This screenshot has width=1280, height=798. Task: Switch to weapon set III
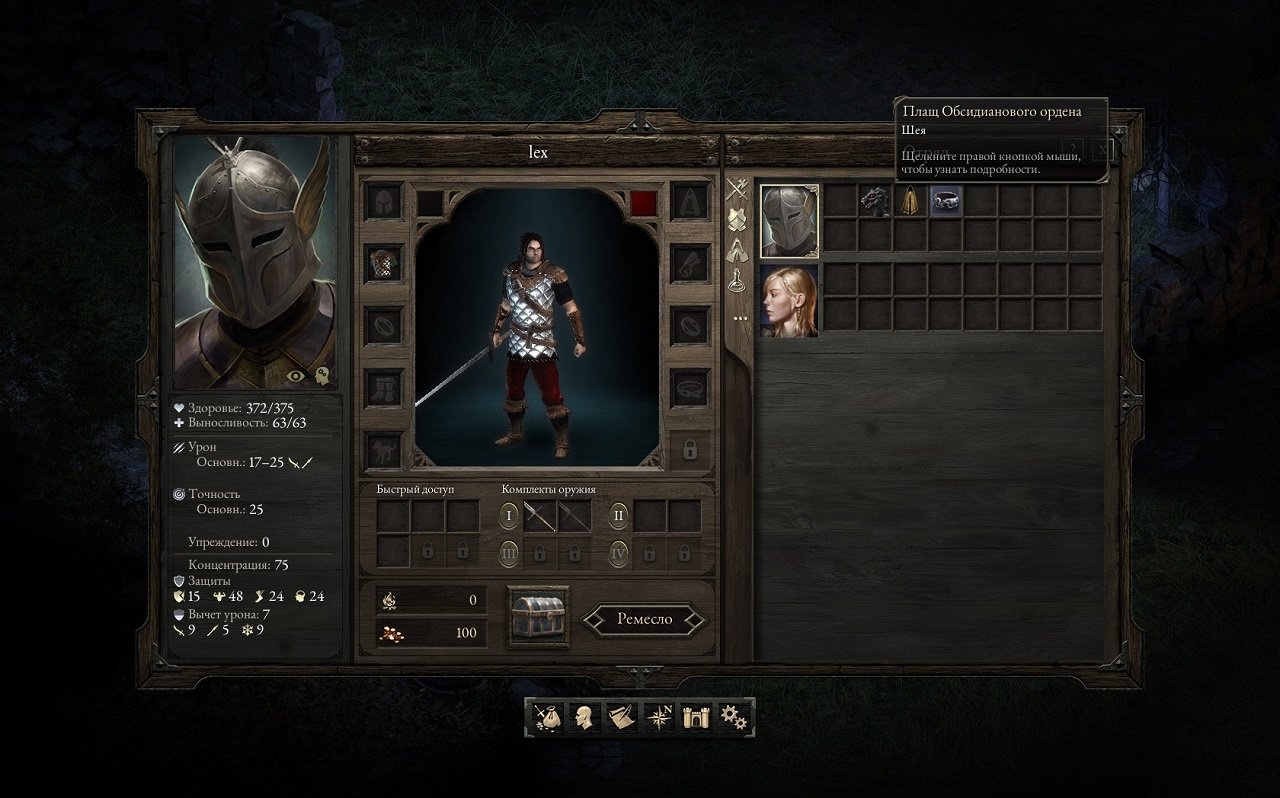click(x=509, y=552)
